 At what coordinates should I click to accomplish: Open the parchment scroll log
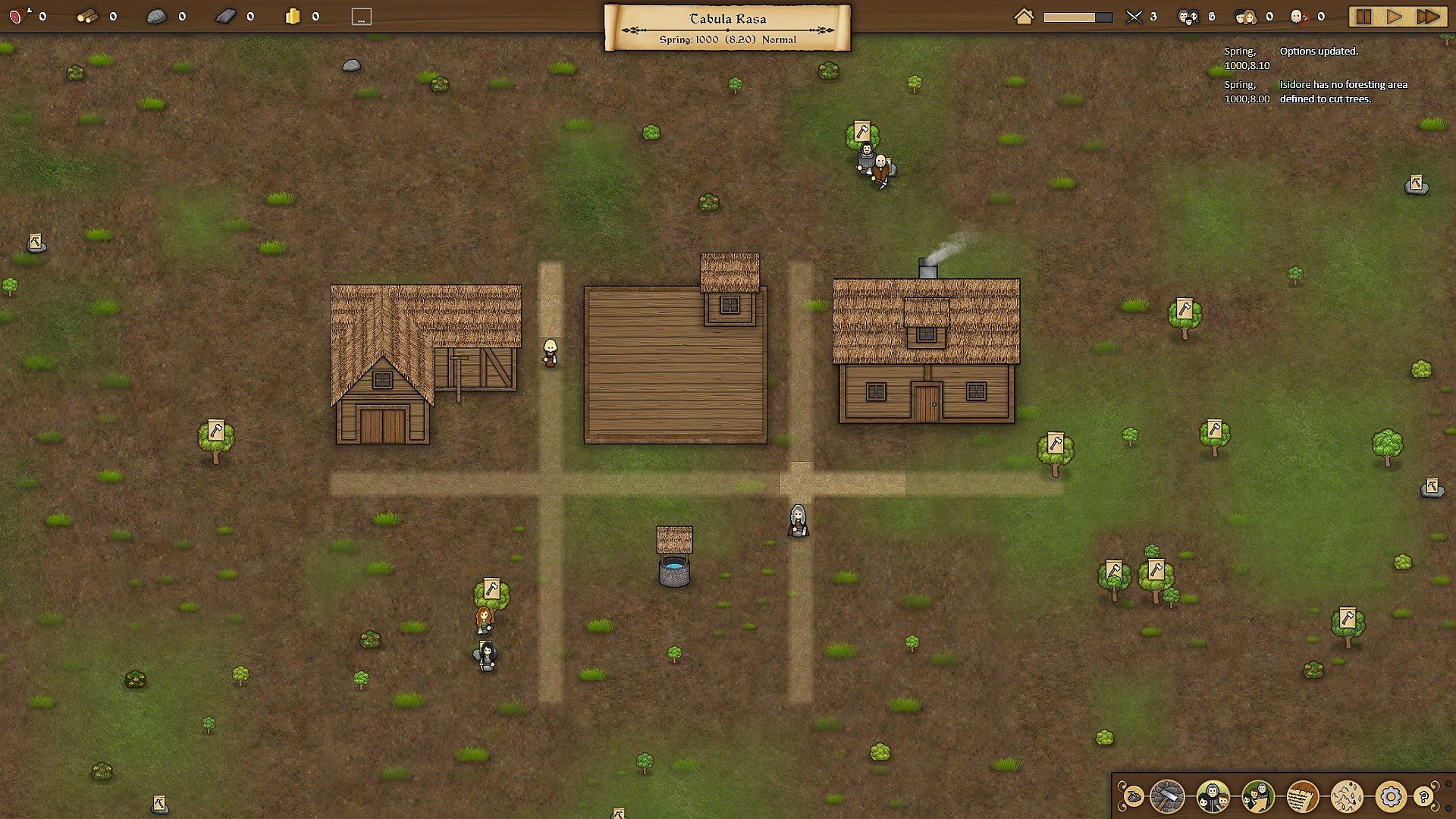[1303, 797]
